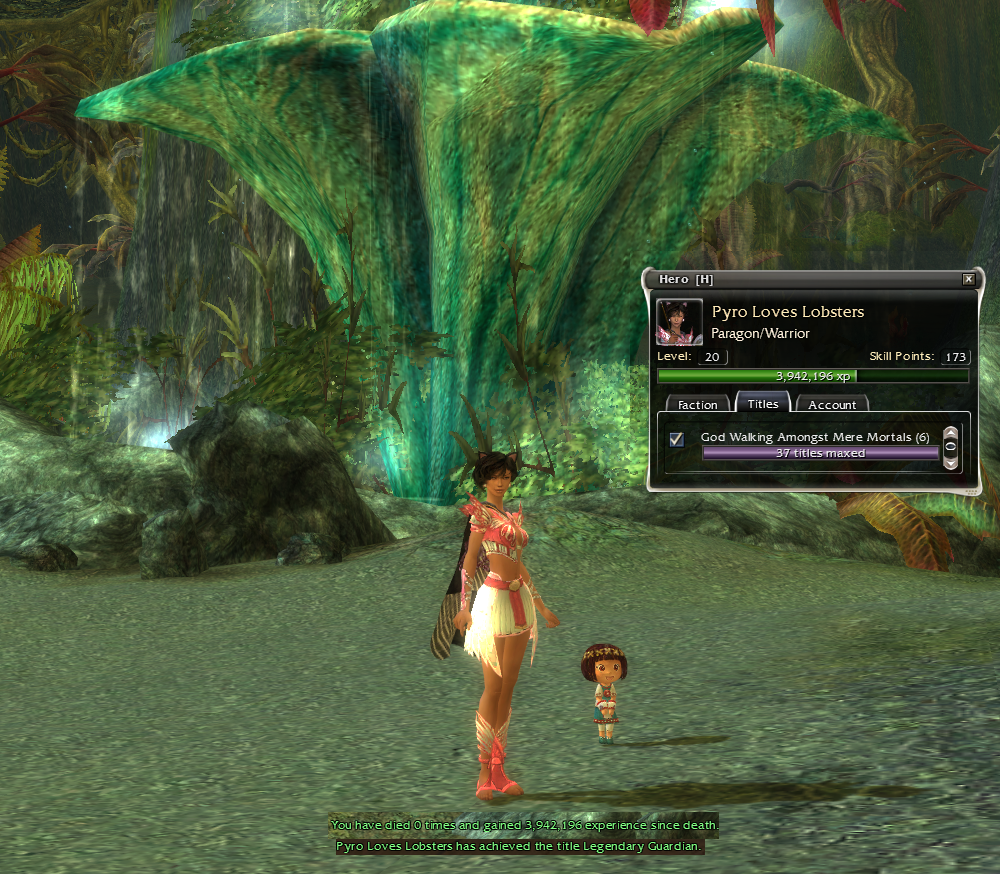
Task: Open the Account tab
Action: [x=832, y=404]
